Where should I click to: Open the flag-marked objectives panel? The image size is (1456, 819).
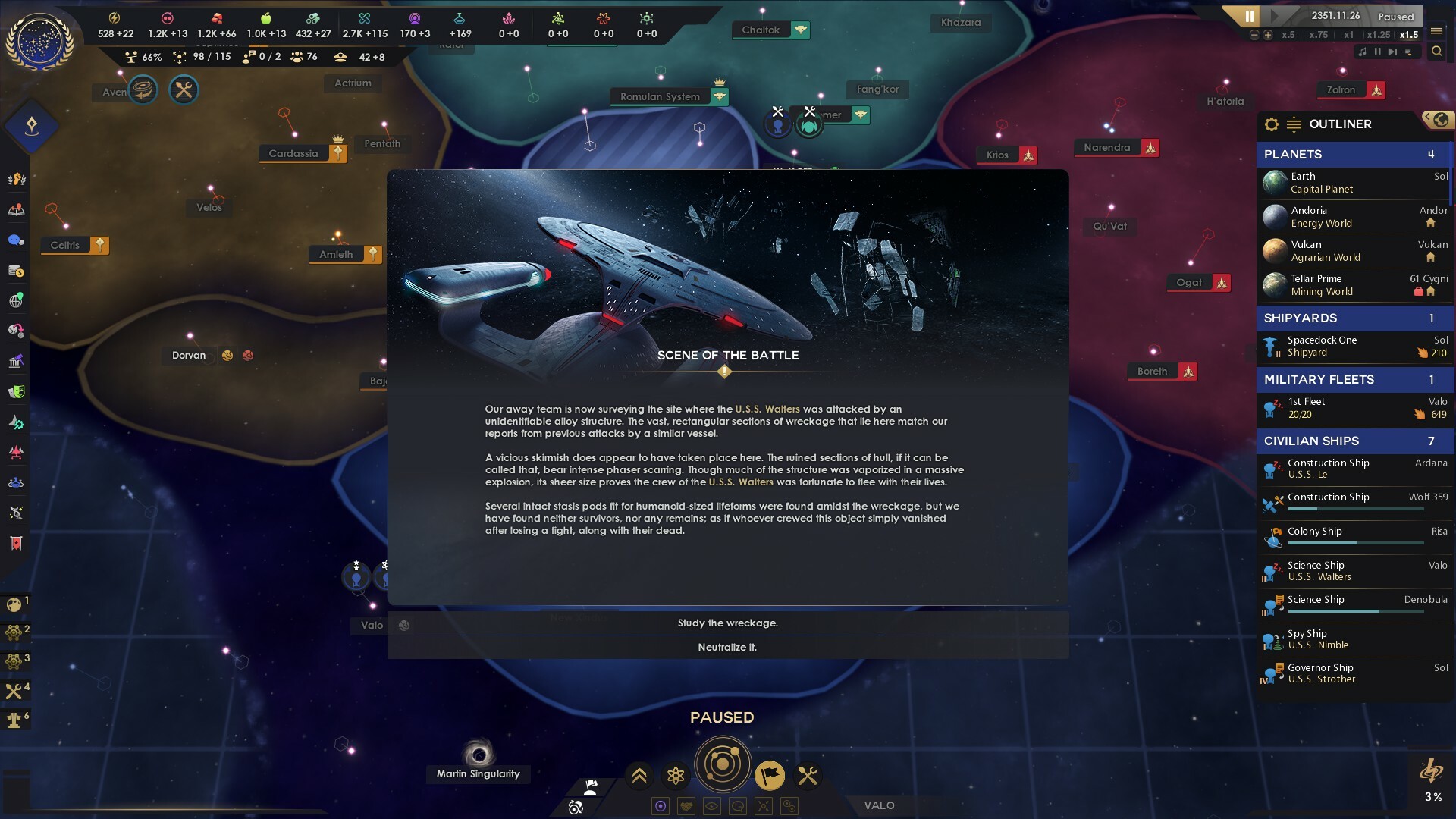[770, 776]
